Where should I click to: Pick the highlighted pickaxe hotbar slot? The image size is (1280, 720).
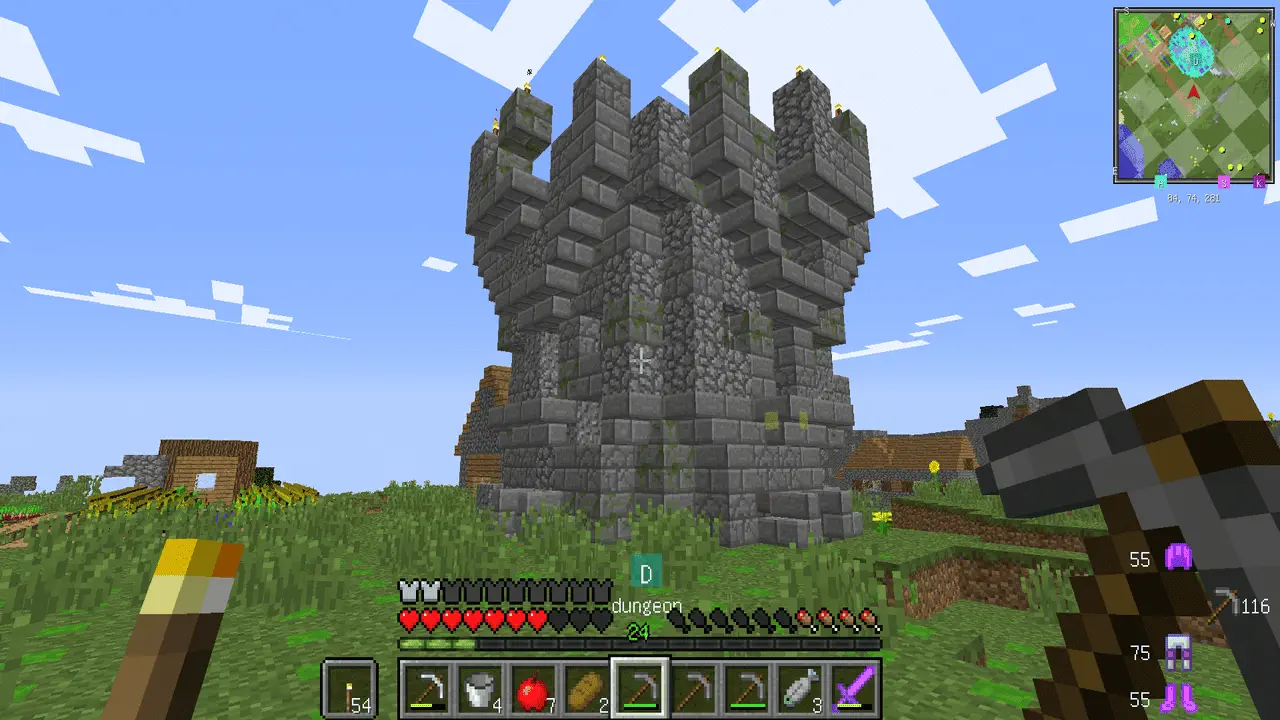640,688
